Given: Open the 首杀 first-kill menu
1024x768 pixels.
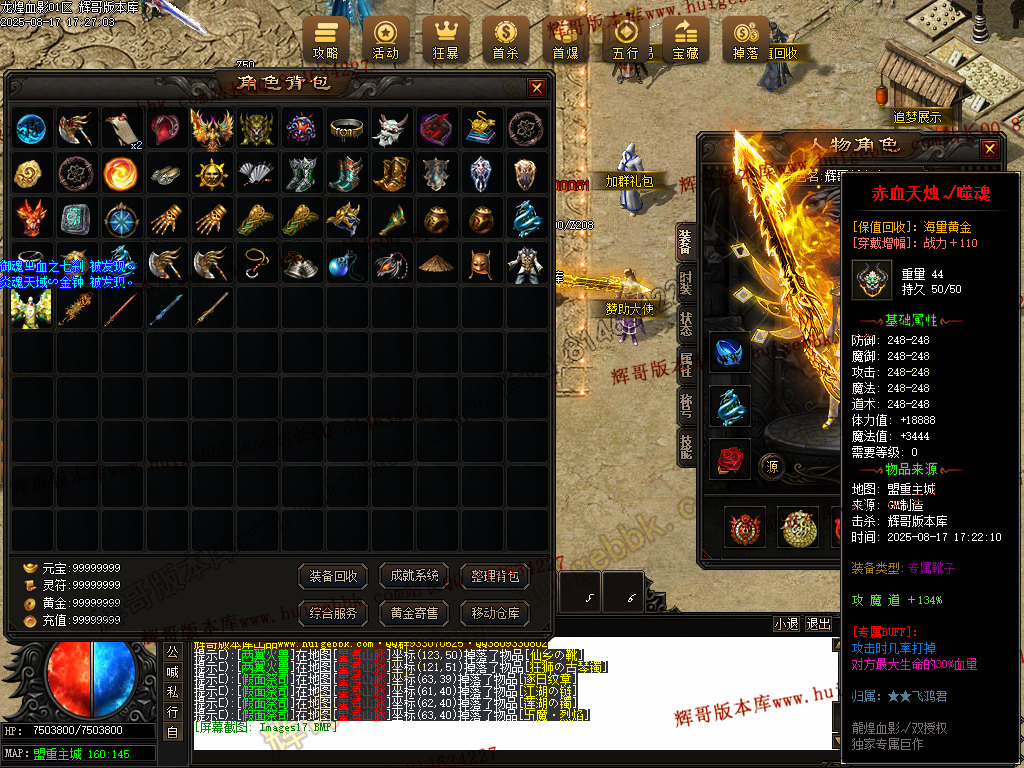Looking at the screenshot, I should (505, 39).
